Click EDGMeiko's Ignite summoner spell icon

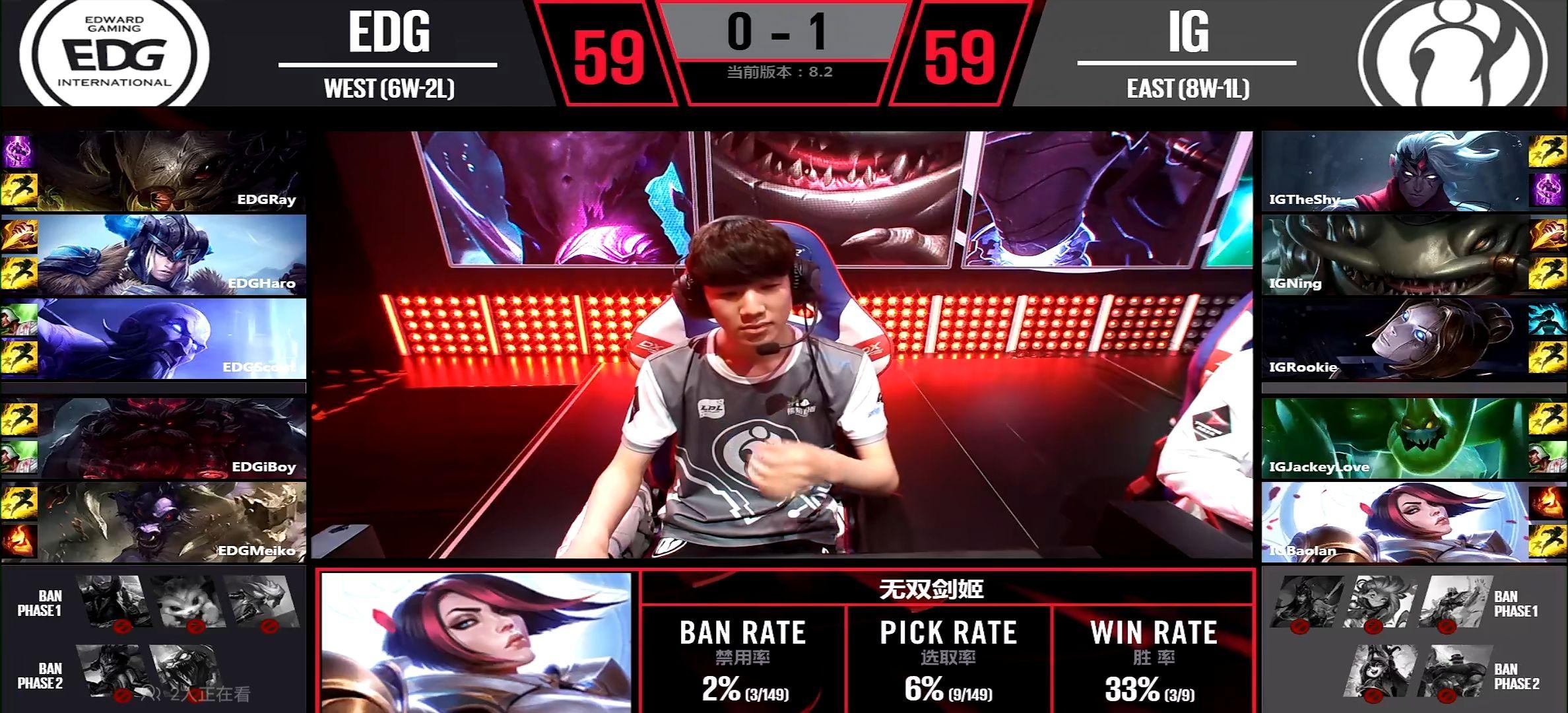pyautogui.click(x=18, y=540)
